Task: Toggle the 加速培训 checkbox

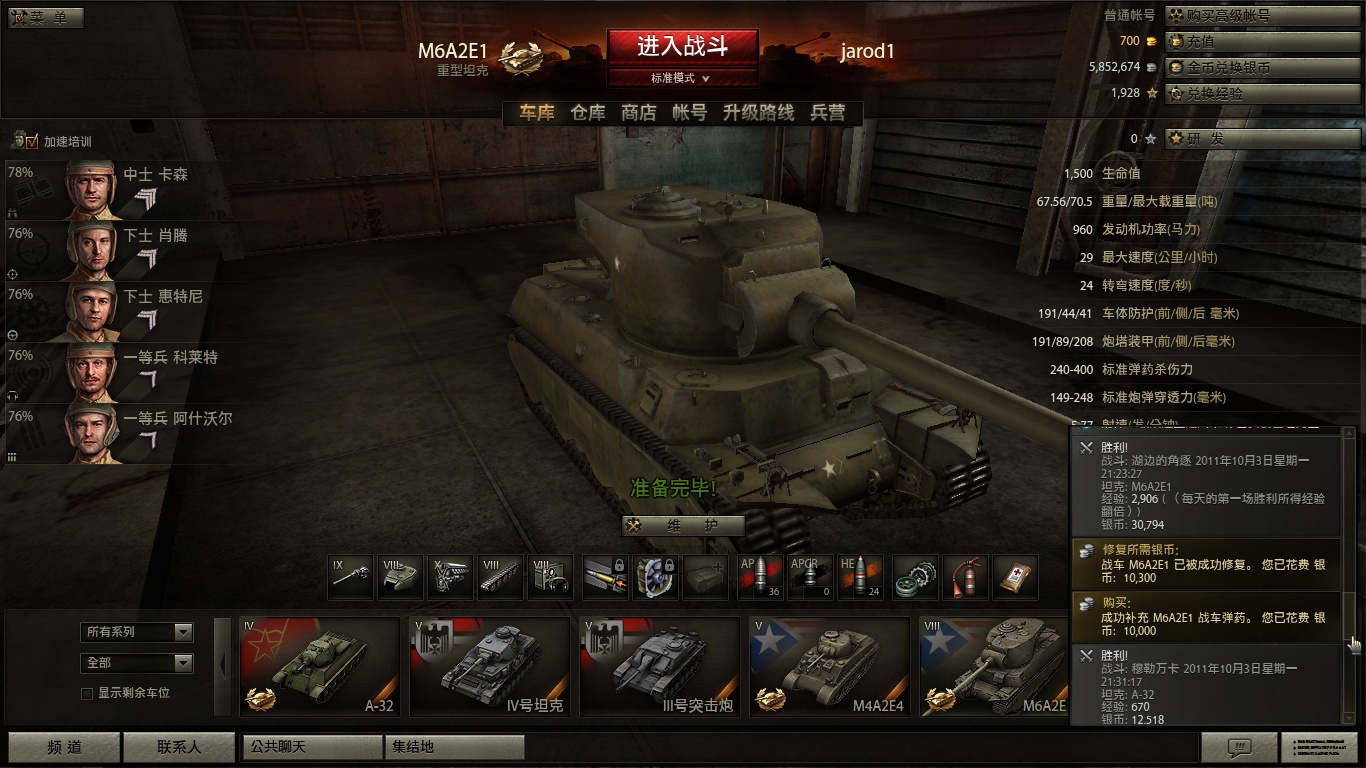Action: point(31,141)
